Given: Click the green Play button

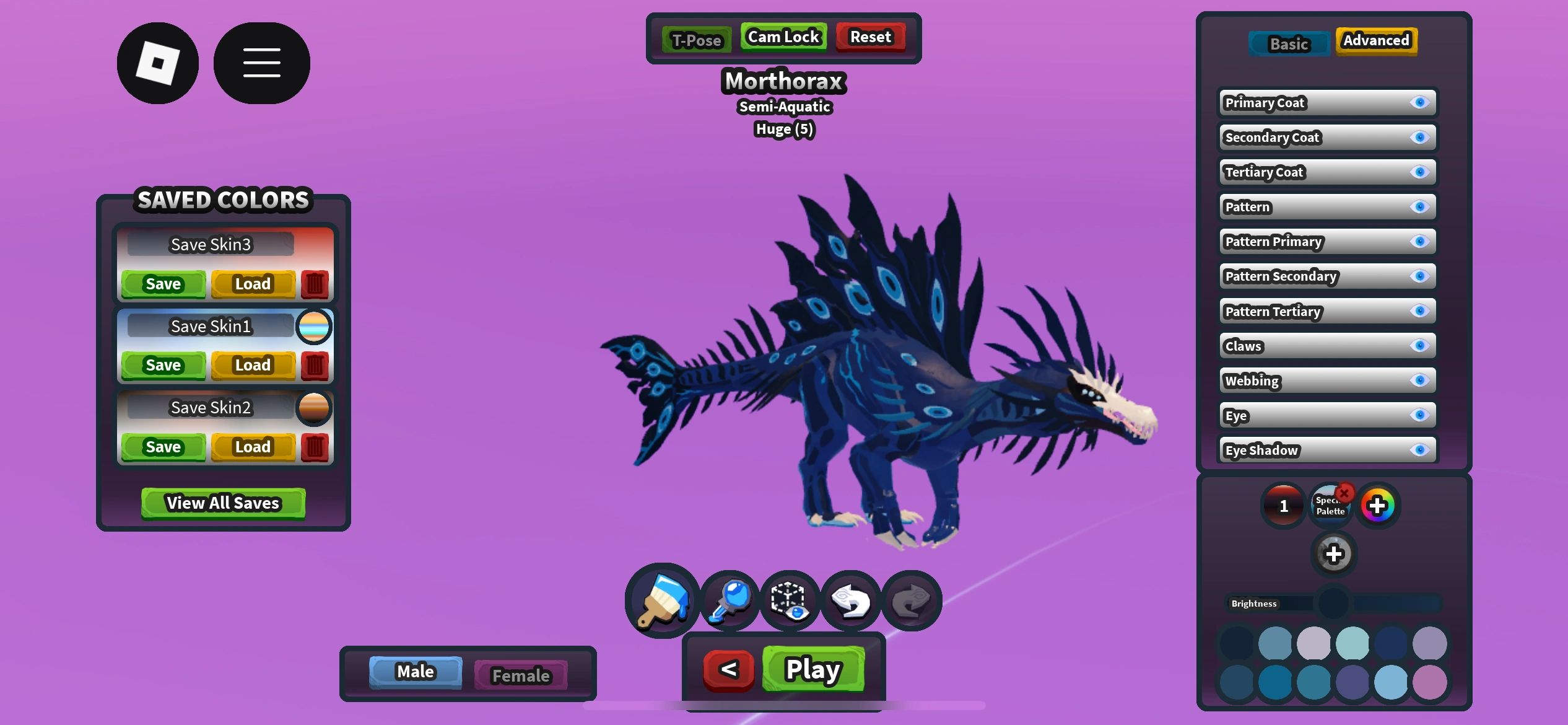Looking at the screenshot, I should pyautogui.click(x=813, y=669).
